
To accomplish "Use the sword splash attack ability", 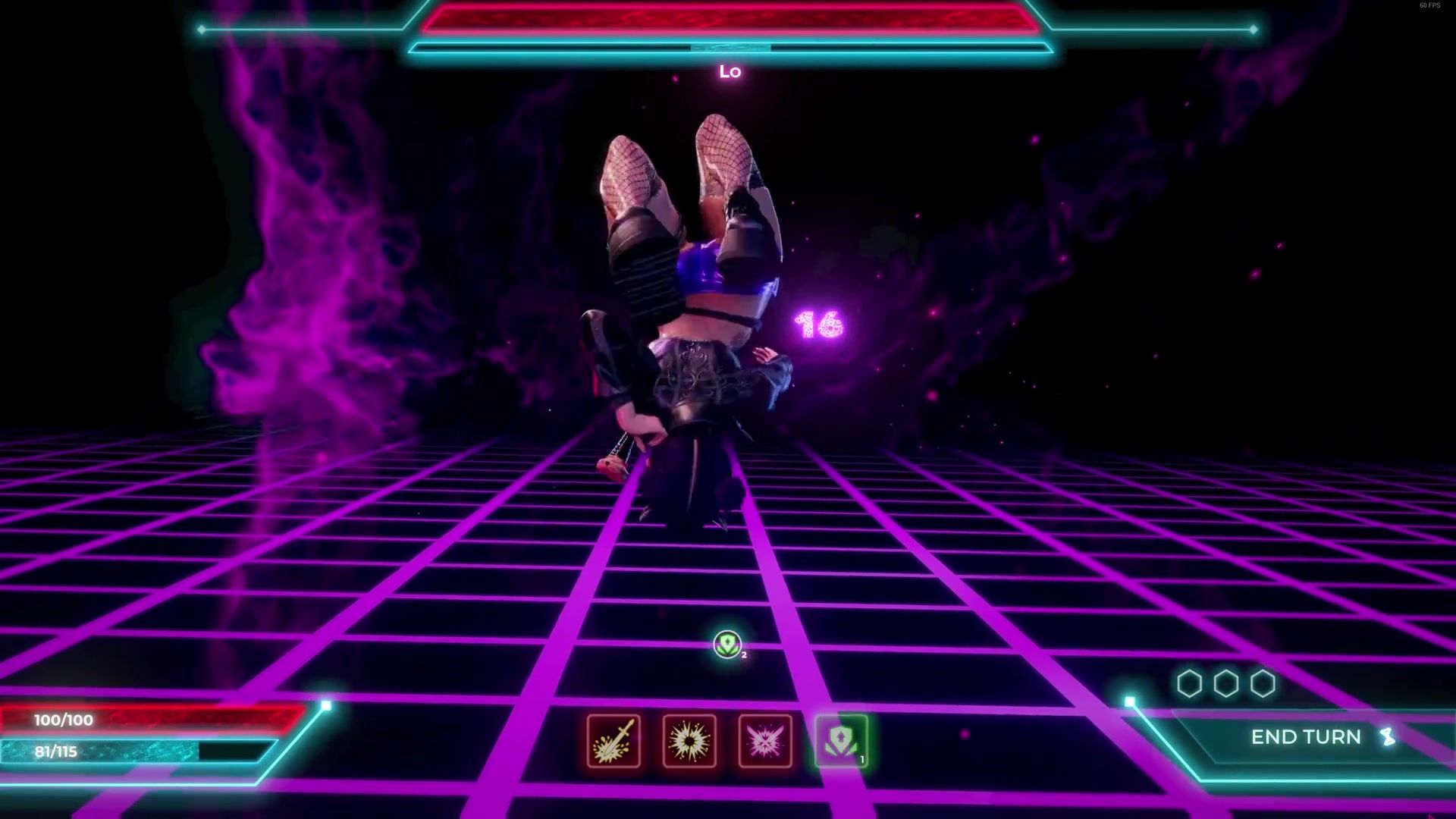I will tap(613, 741).
